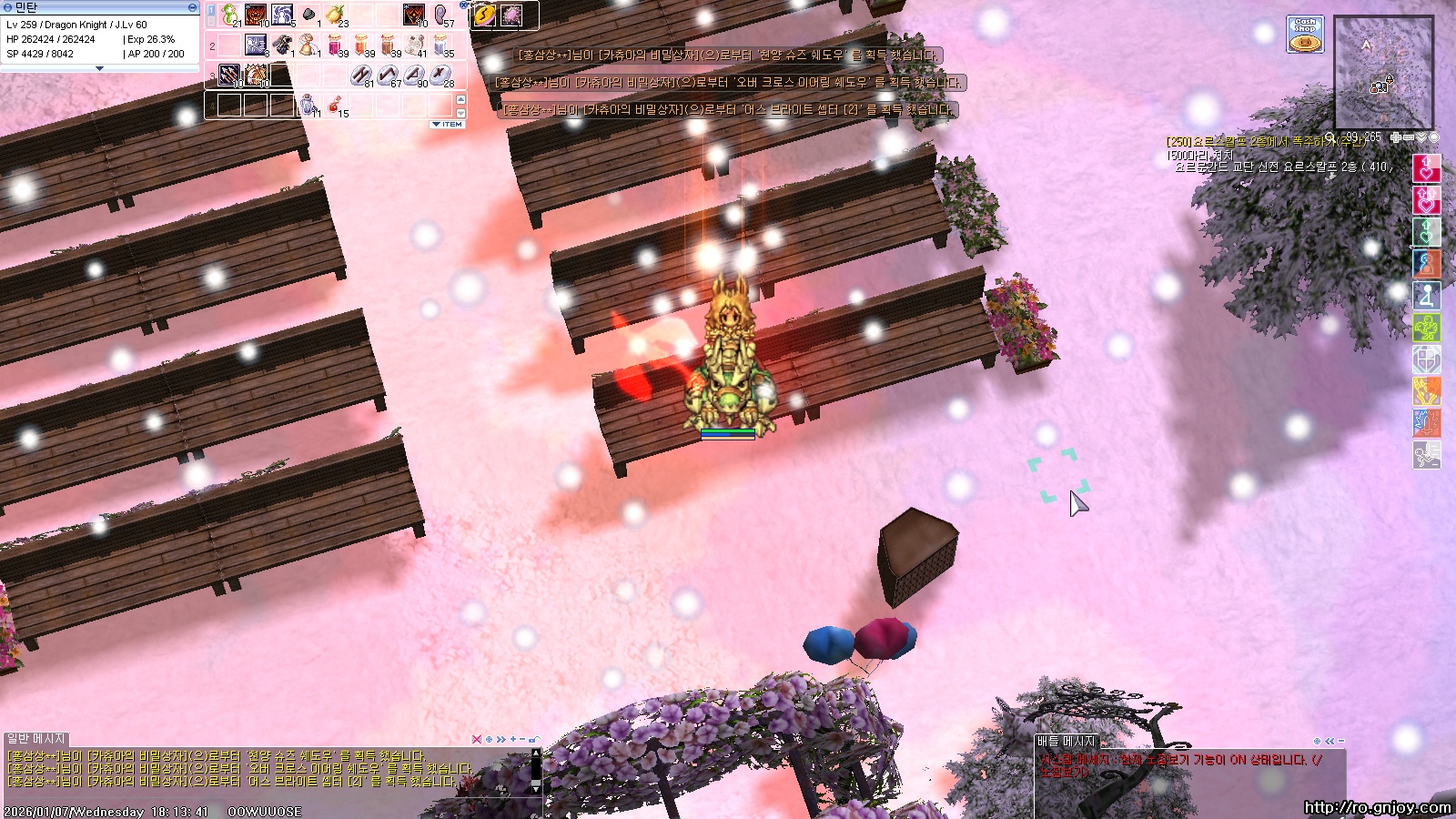
Task: Open the Cash Shop
Action: point(1305,35)
